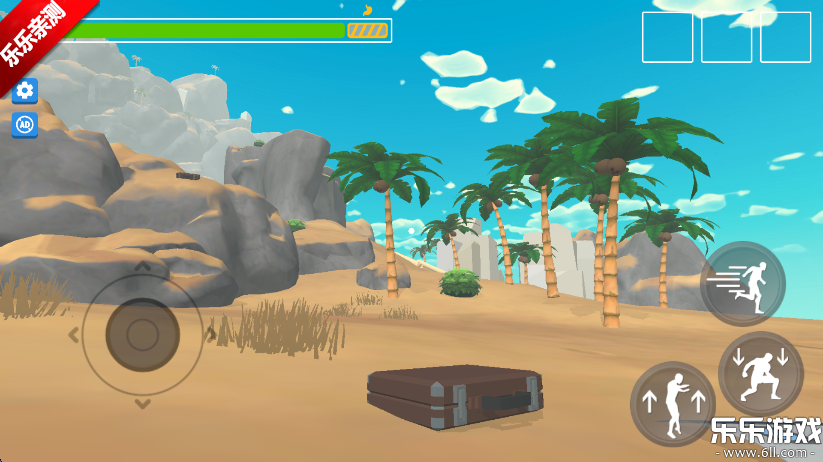Tap the blue AD icon button

pos(25,125)
